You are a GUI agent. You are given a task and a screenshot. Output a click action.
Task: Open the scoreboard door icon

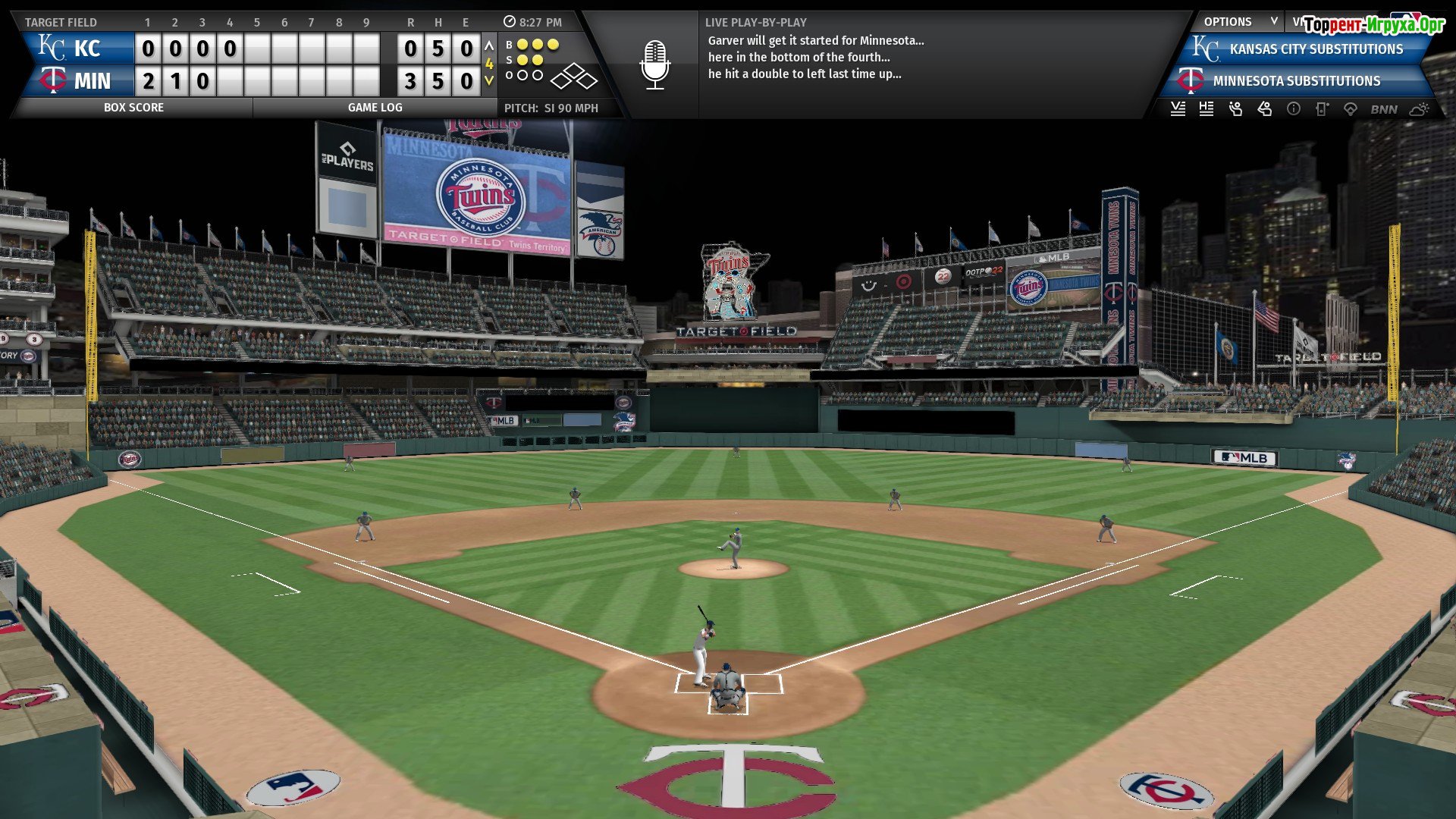coord(1322,109)
